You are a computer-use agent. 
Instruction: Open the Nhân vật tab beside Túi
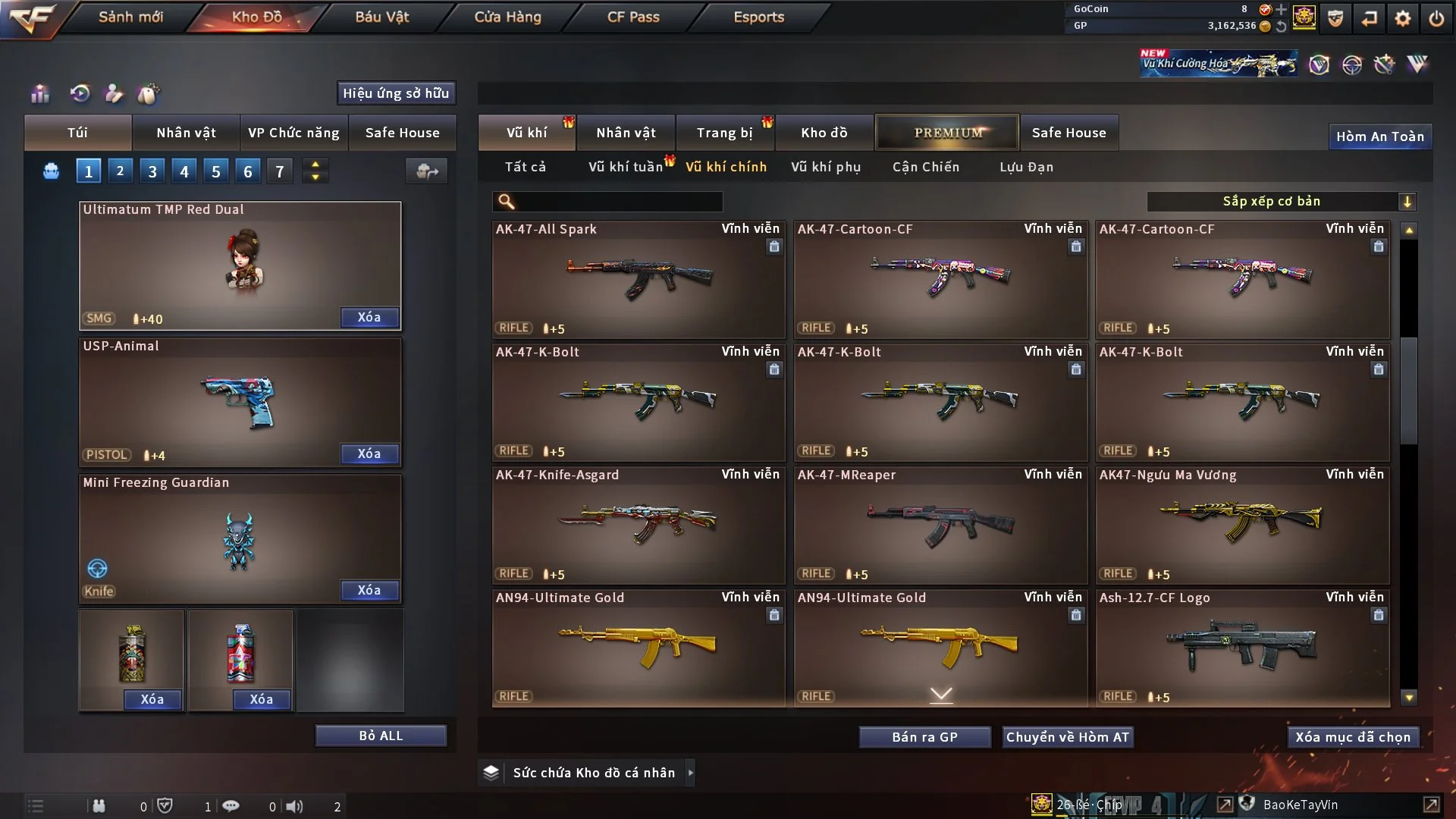coord(186,133)
